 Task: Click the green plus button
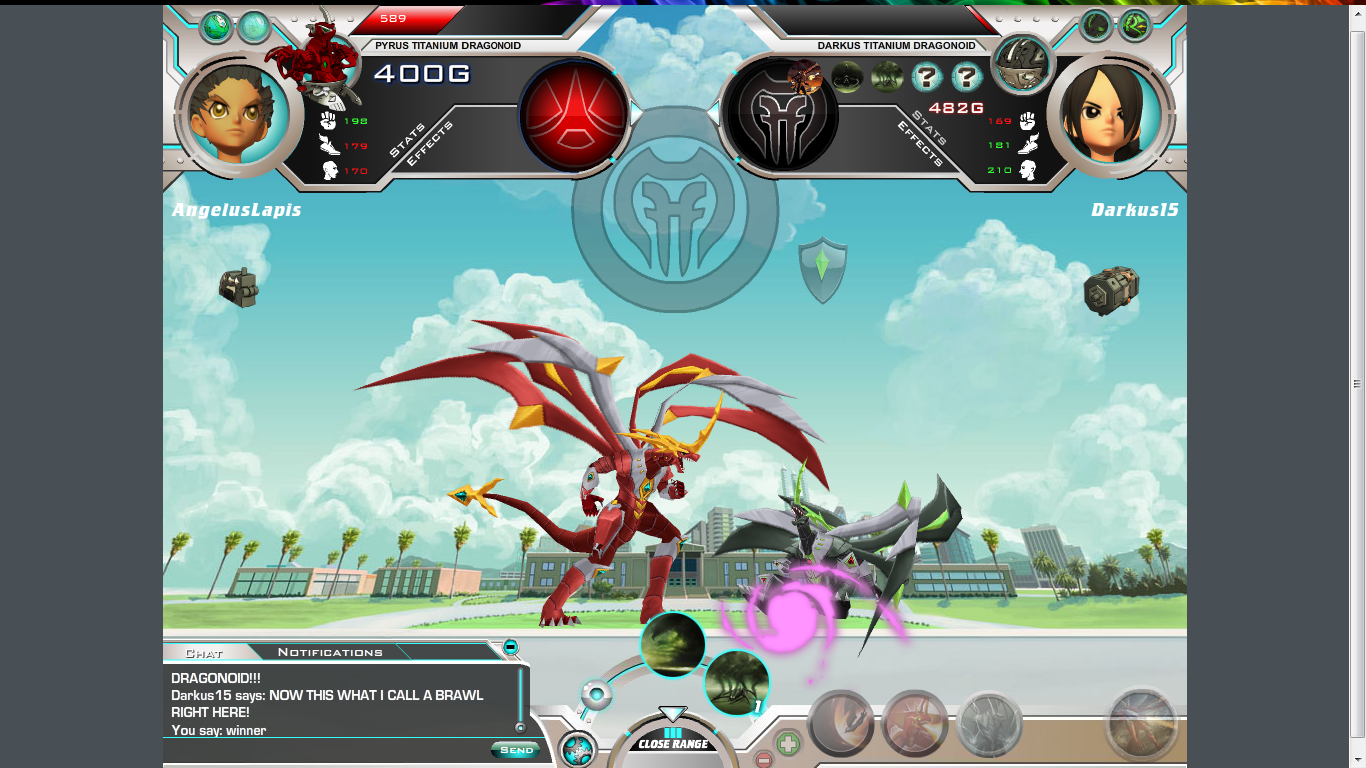788,744
